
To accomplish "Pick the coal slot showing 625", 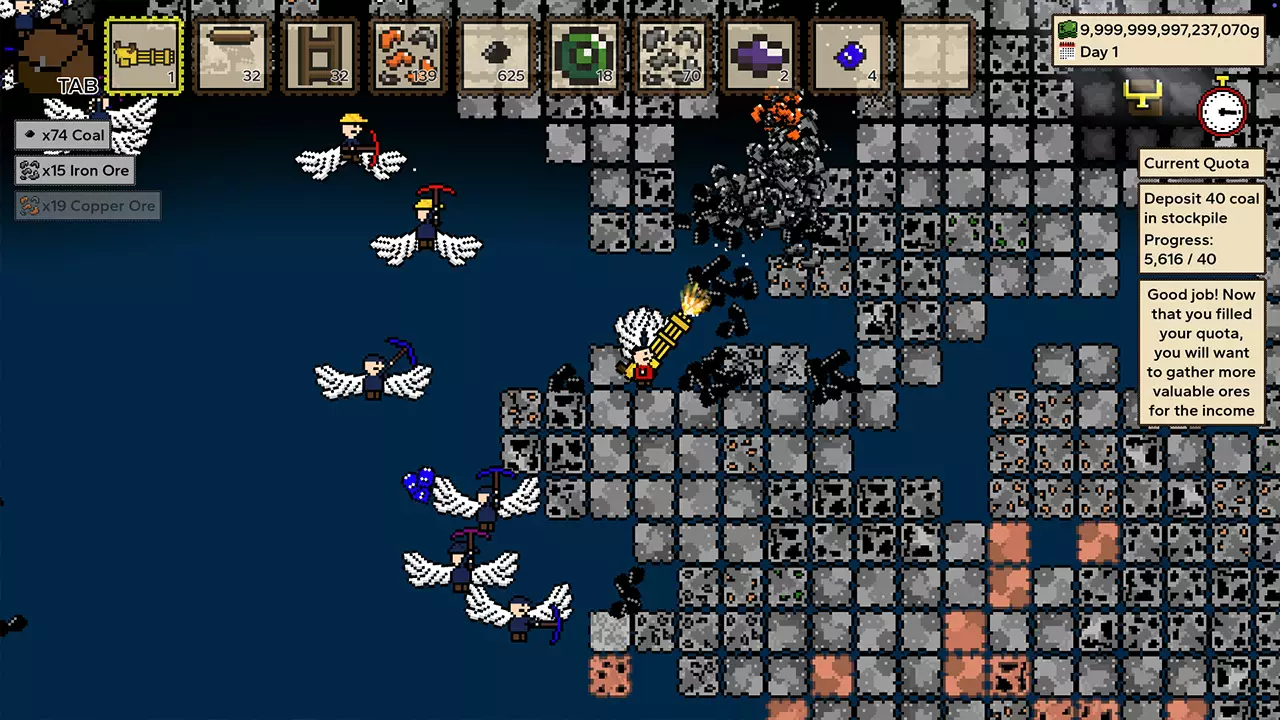I will (496, 56).
